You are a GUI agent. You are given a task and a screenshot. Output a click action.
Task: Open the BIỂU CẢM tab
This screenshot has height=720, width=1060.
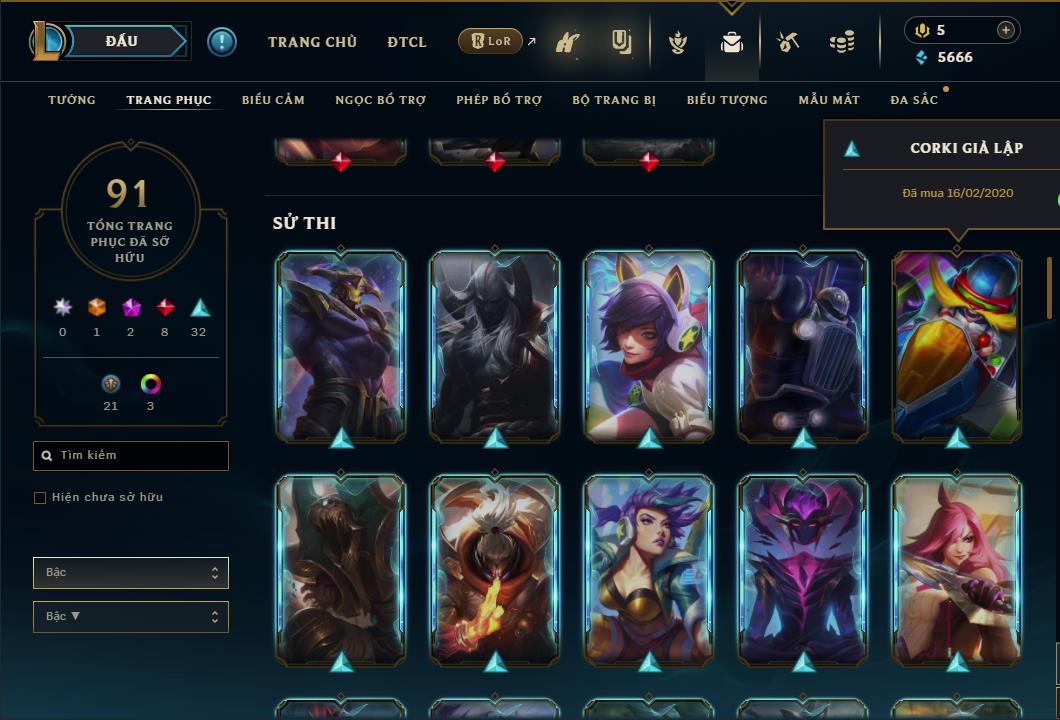pyautogui.click(x=273, y=100)
